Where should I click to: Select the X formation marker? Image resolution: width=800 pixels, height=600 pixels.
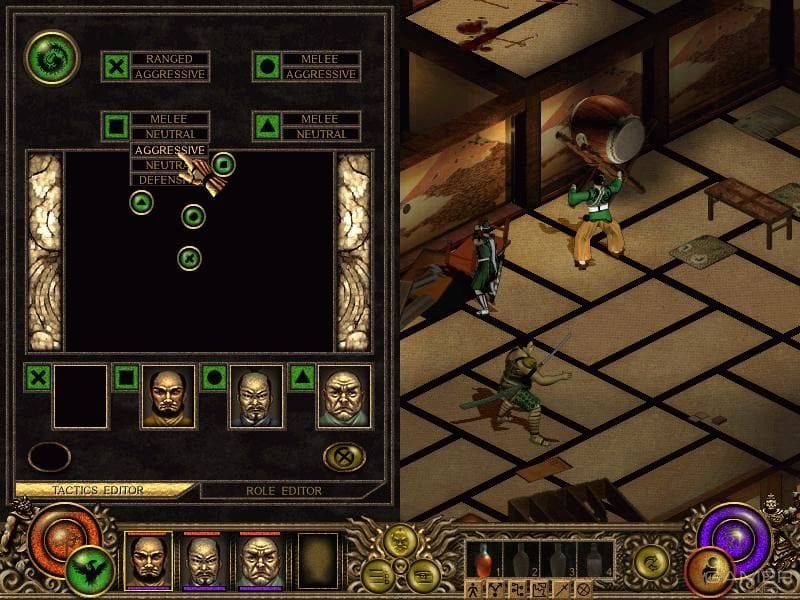click(189, 258)
